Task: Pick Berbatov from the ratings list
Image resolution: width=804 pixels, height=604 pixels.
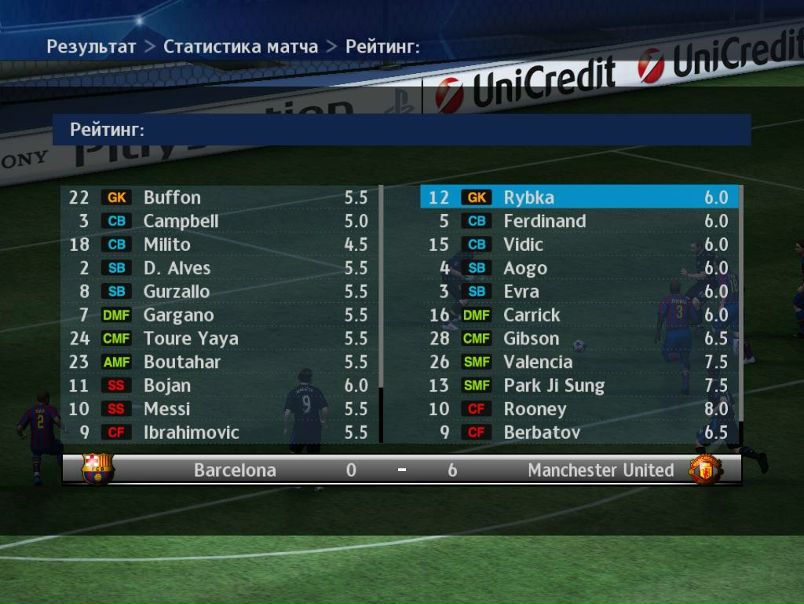Action: tap(578, 433)
